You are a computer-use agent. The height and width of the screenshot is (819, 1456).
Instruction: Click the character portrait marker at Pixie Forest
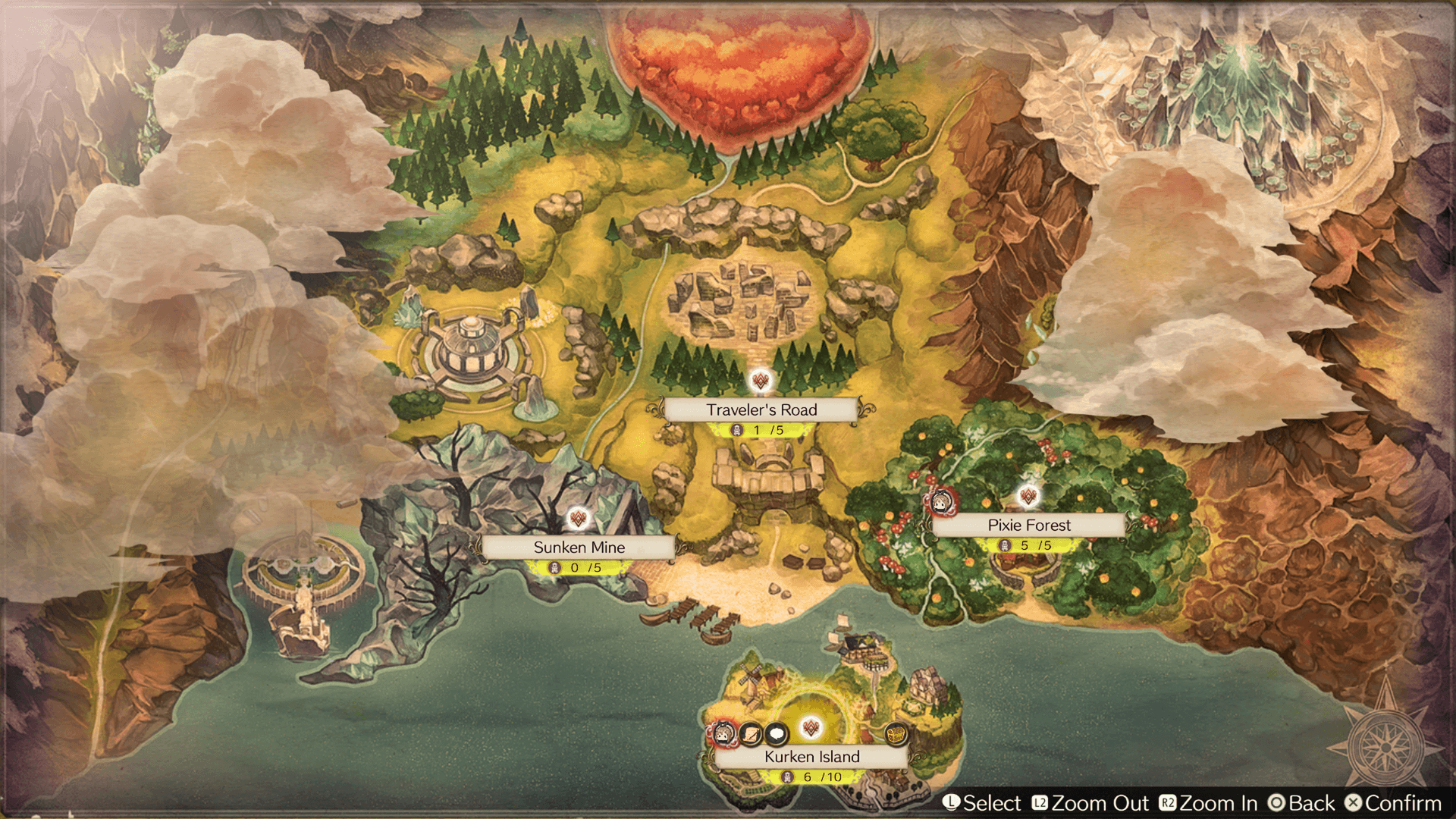pyautogui.click(x=943, y=501)
